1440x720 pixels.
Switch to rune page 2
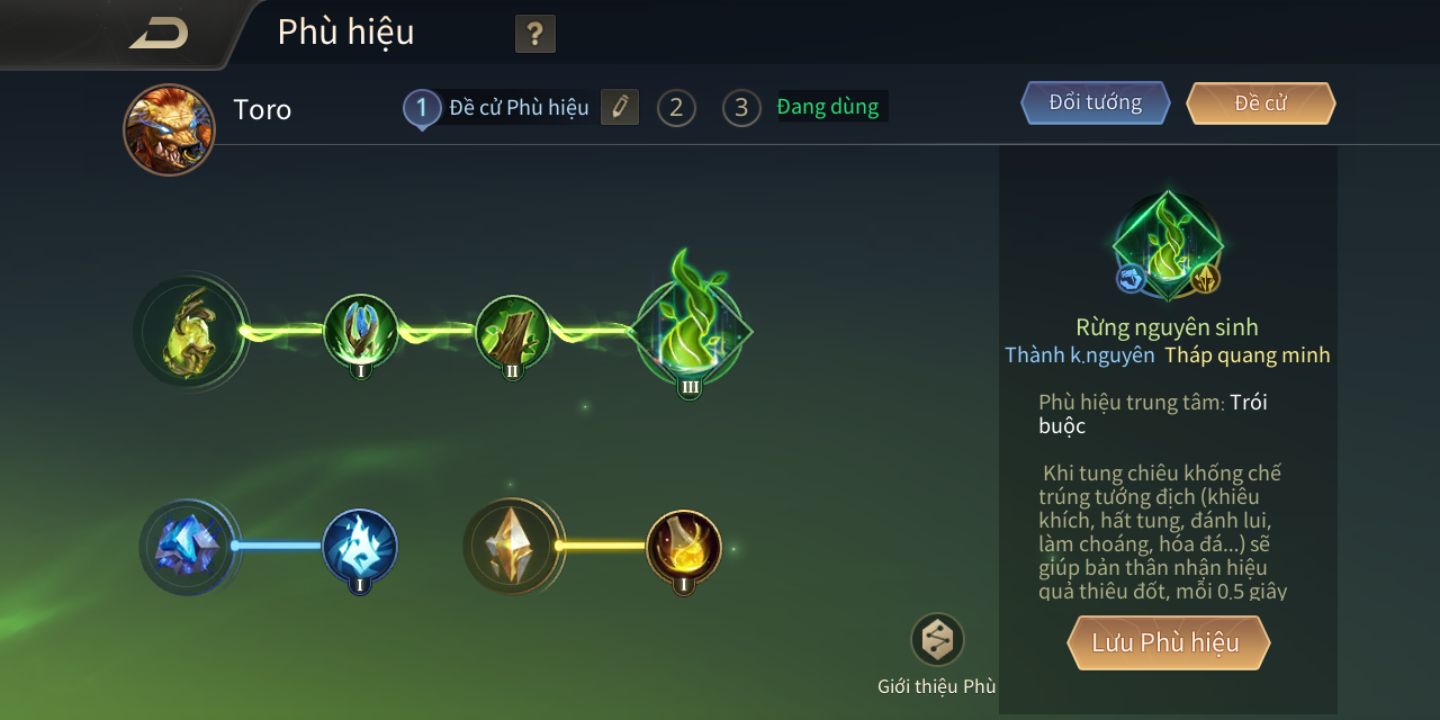[676, 108]
